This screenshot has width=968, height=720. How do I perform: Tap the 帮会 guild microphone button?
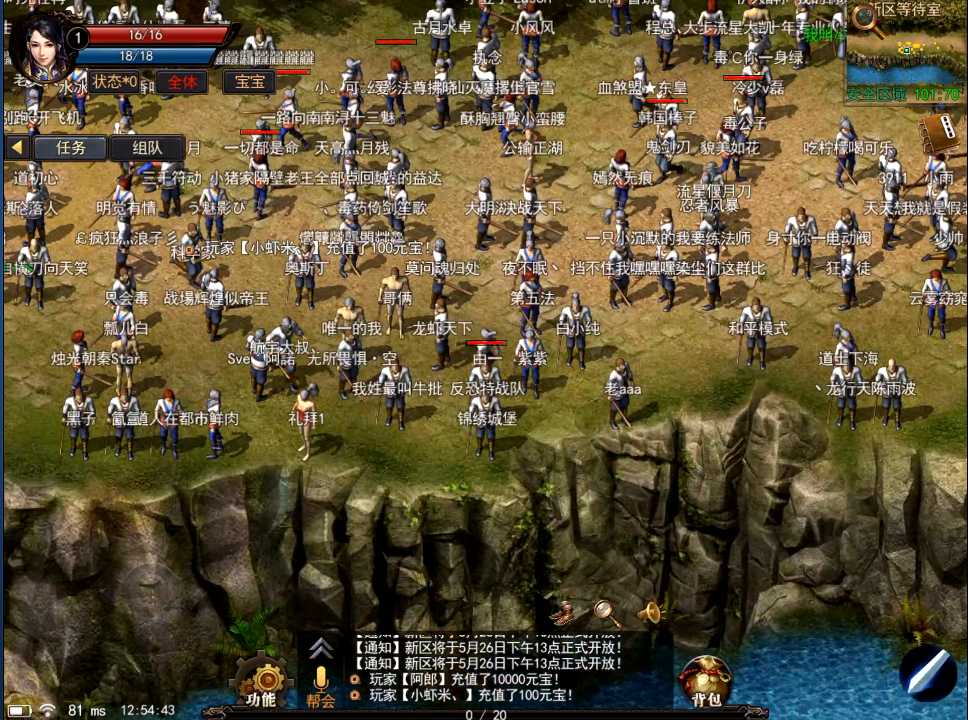(x=321, y=685)
